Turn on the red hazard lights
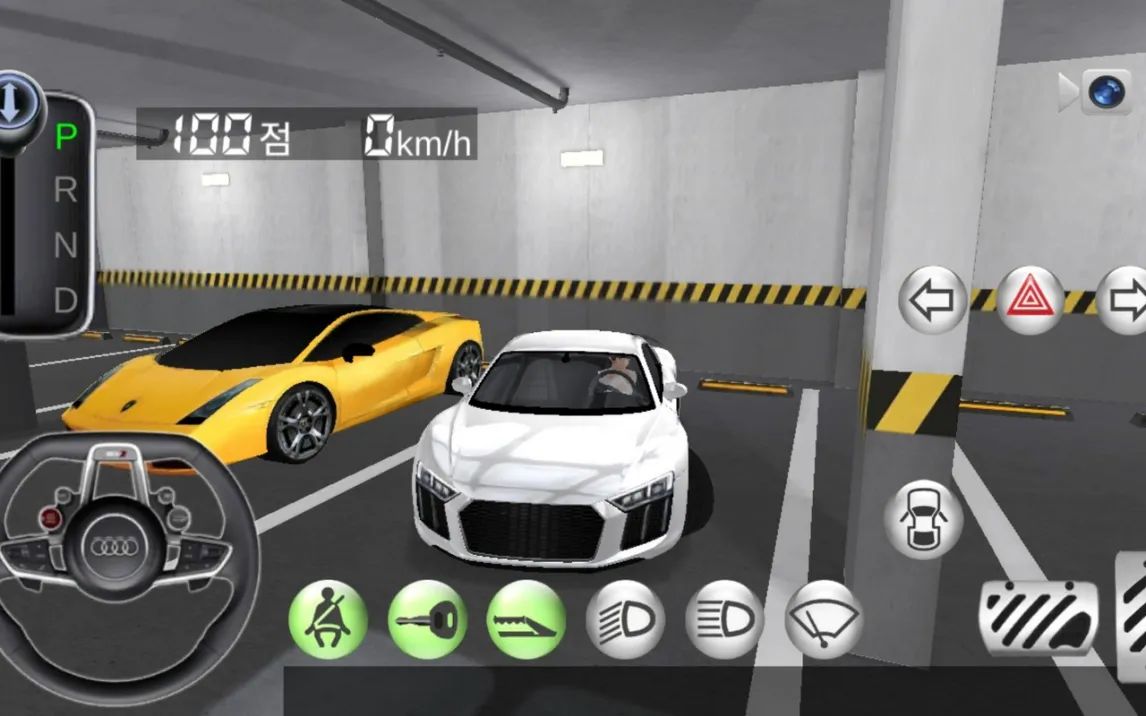This screenshot has width=1146, height=716. tap(1031, 300)
